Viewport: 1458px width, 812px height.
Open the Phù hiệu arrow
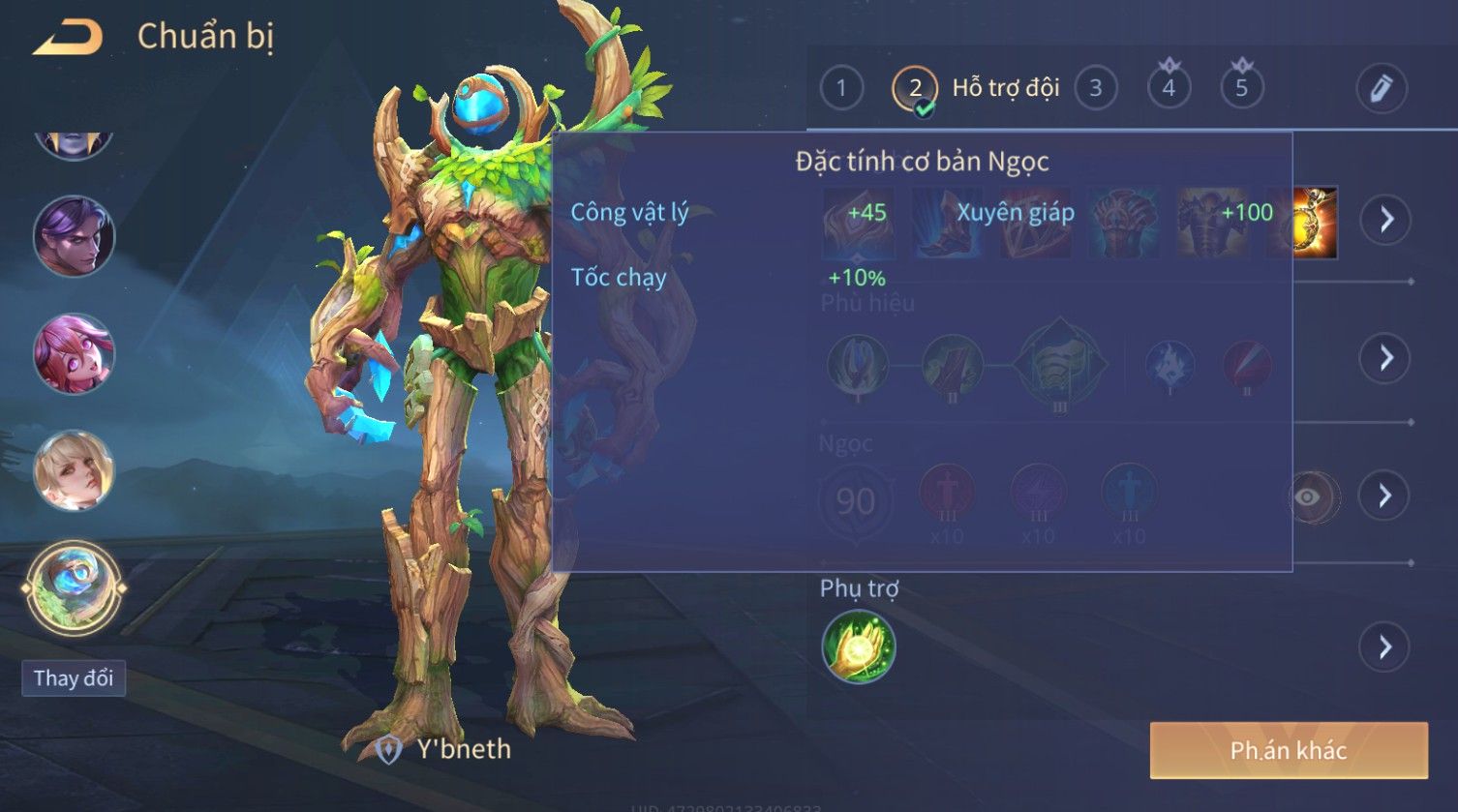coord(1386,358)
